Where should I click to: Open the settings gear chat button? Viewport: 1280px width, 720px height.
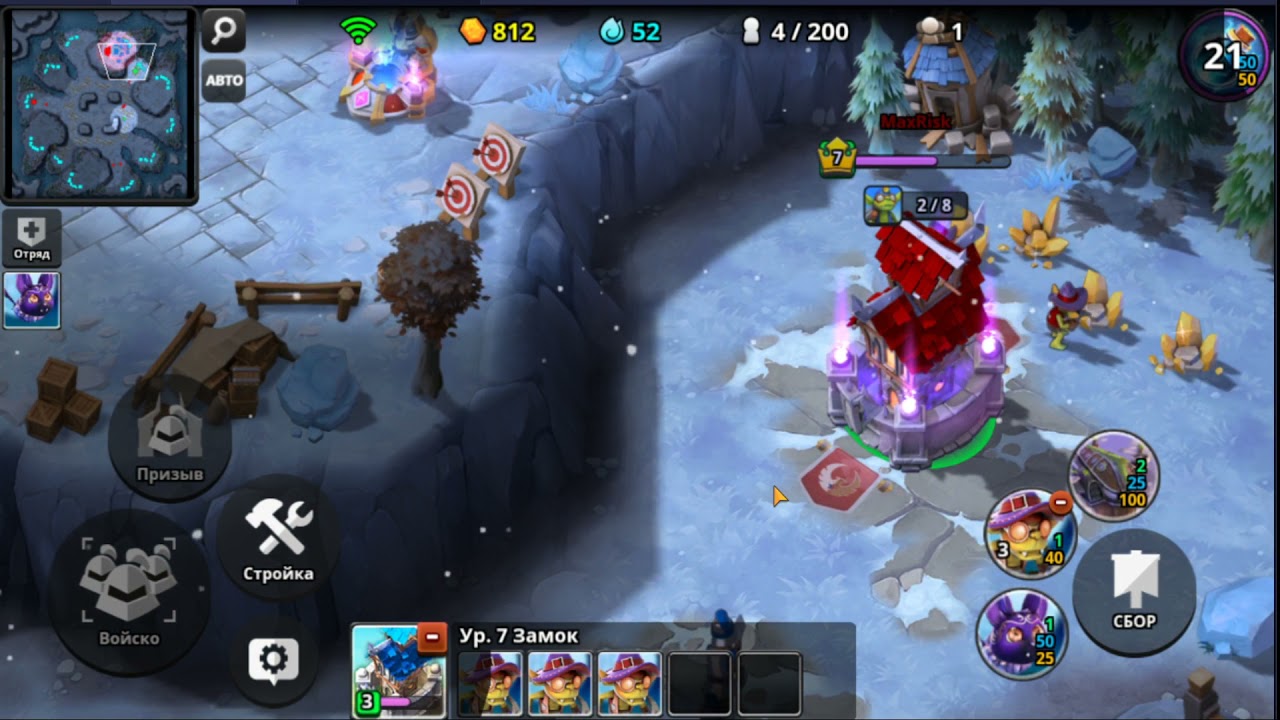tap(273, 659)
